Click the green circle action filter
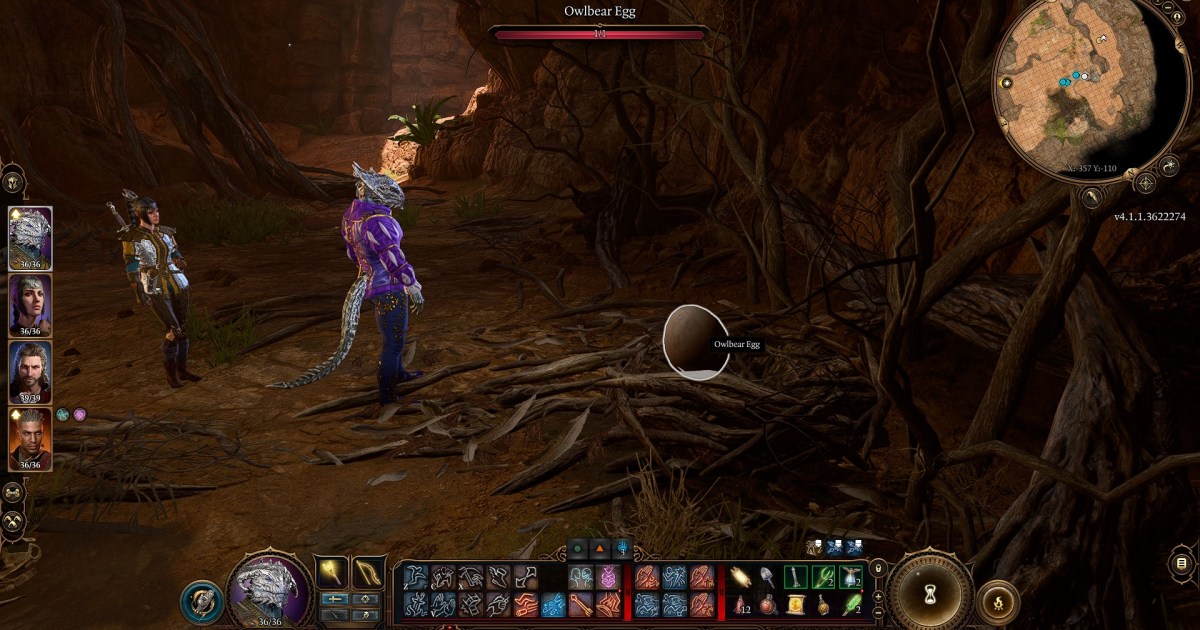This screenshot has height=630, width=1200. 577,548
